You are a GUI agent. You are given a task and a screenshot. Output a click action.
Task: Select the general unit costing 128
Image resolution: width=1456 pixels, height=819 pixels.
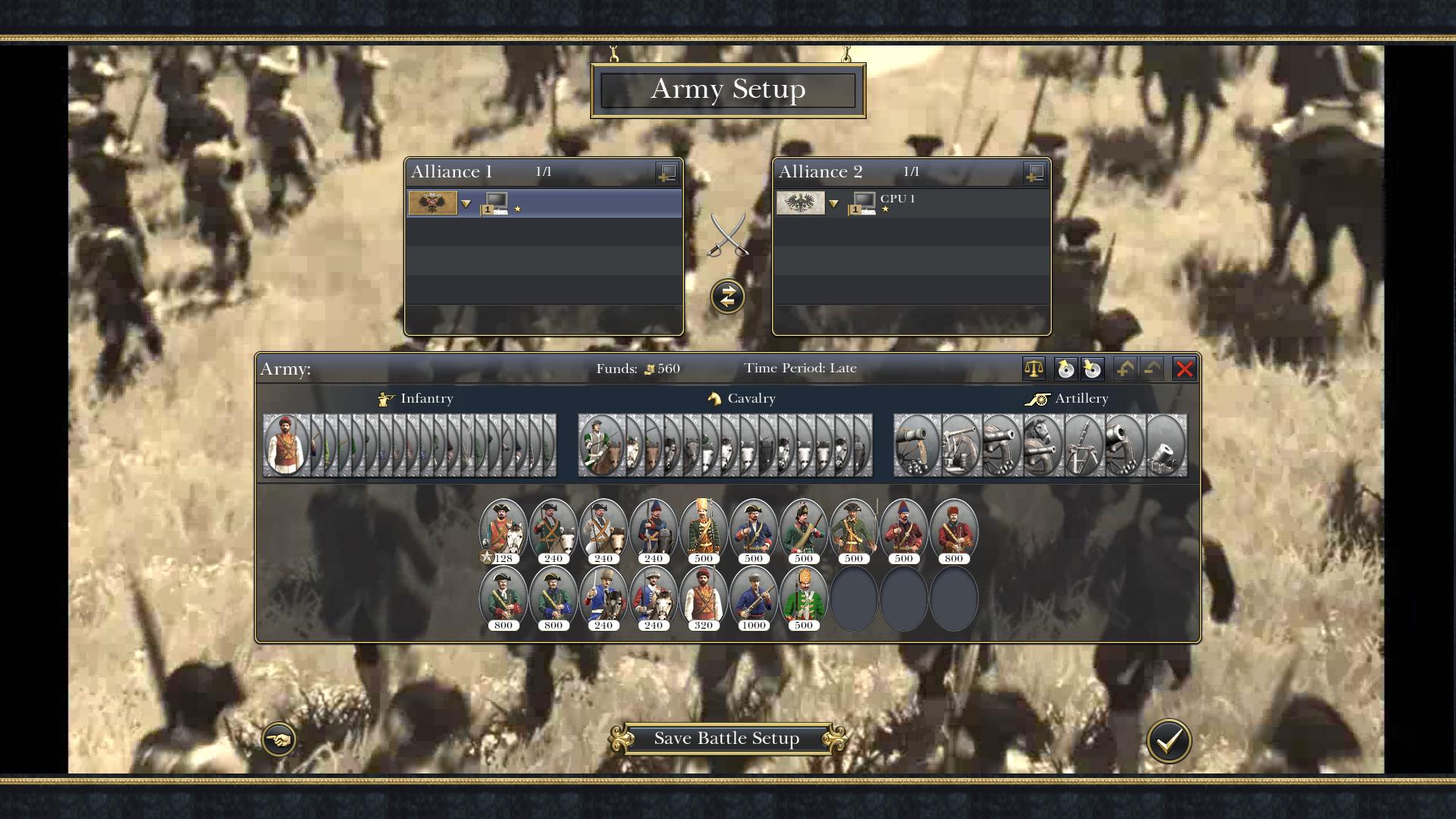pyautogui.click(x=503, y=531)
